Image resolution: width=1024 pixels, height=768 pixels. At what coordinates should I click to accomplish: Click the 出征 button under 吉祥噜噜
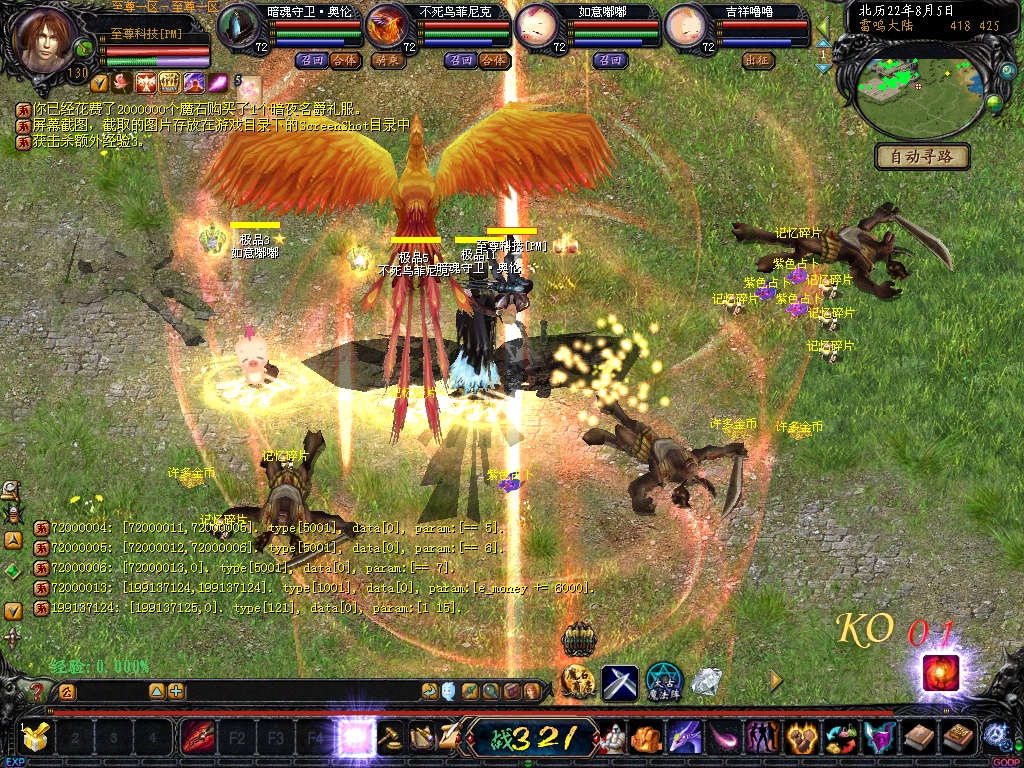click(x=757, y=60)
